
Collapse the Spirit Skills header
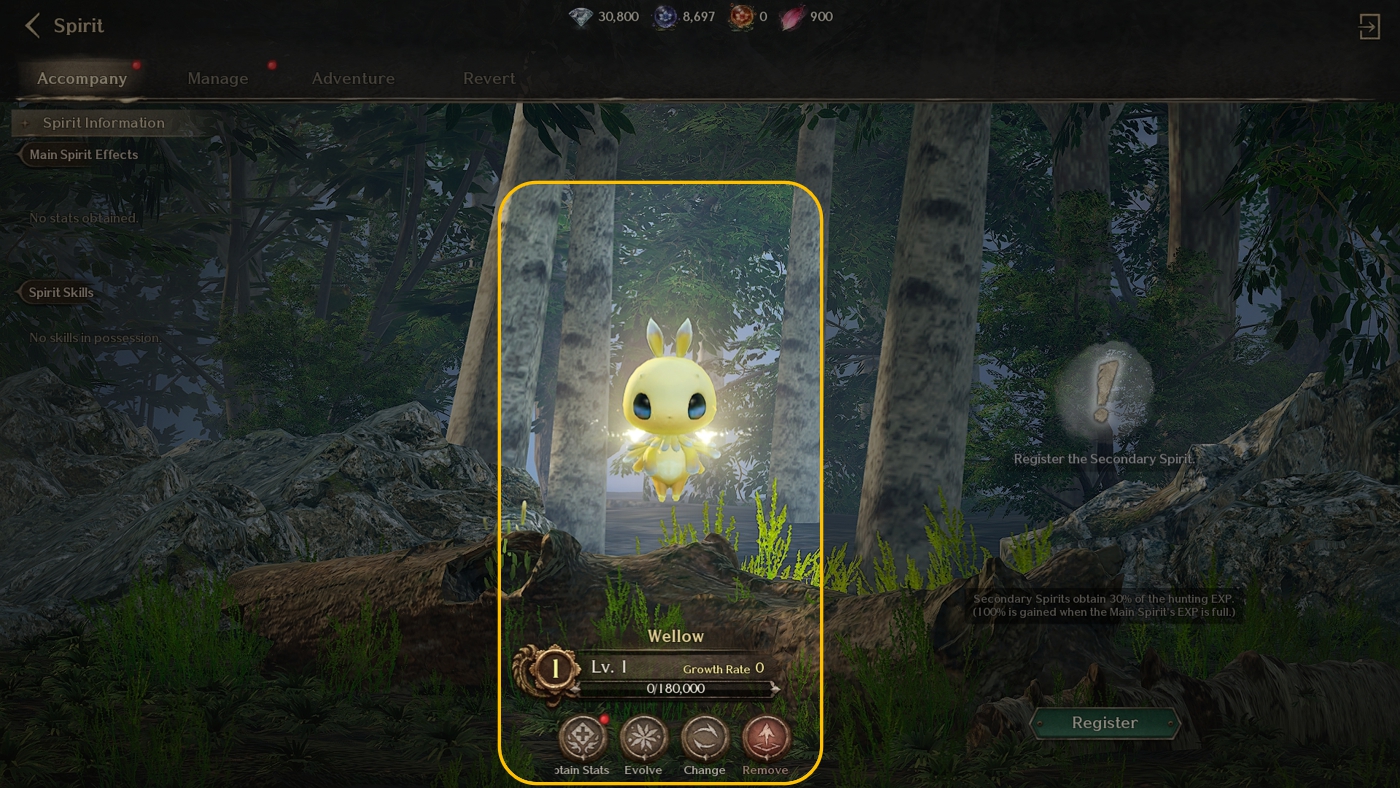(x=61, y=293)
